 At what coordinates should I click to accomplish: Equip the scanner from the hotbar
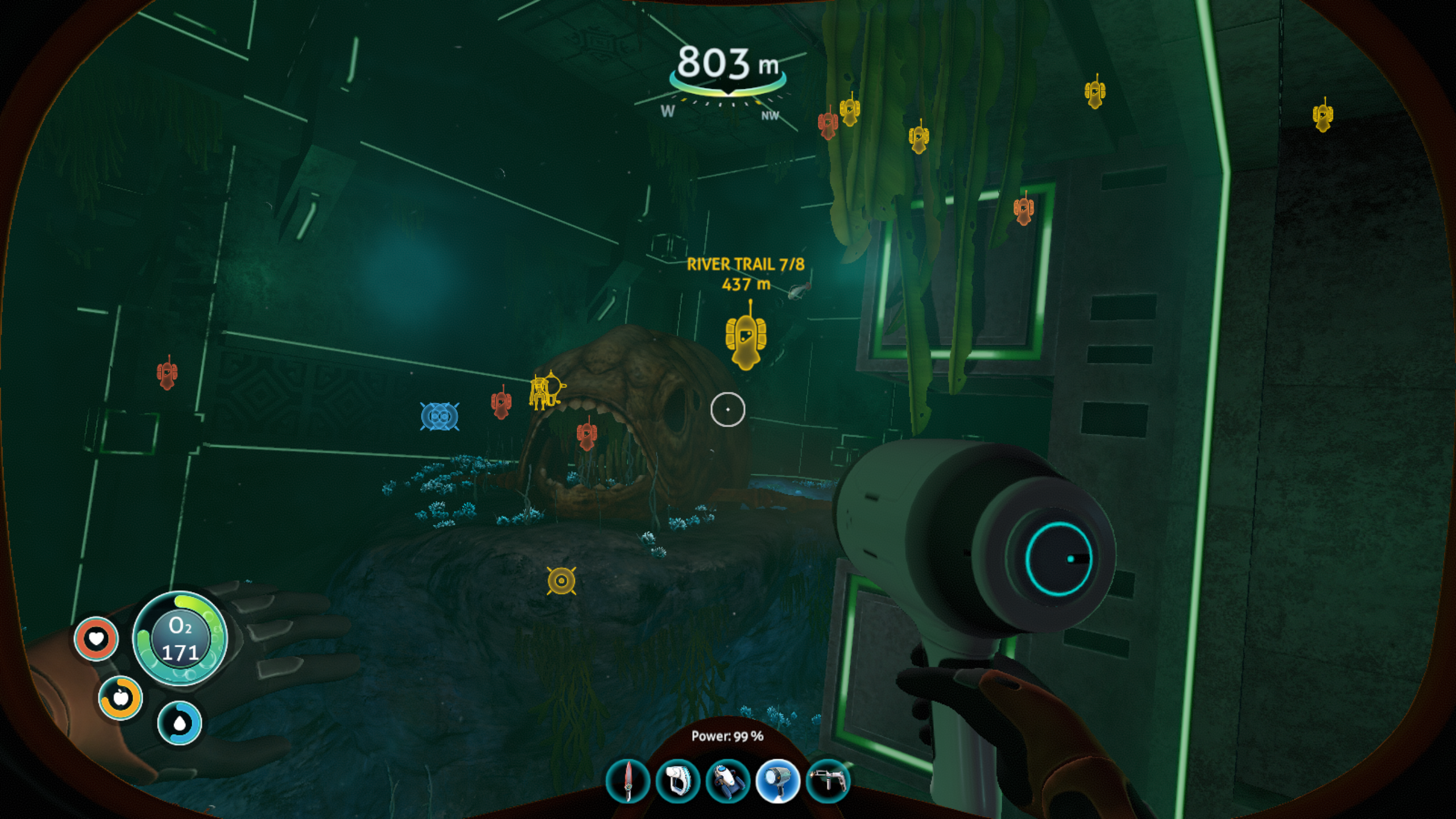[677, 781]
